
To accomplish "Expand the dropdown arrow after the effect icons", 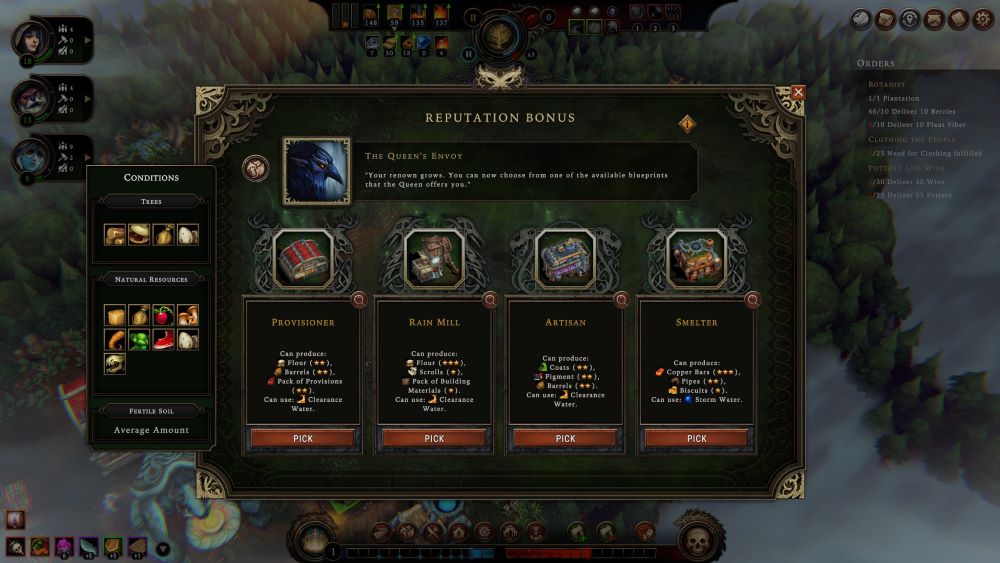I will pos(163,547).
